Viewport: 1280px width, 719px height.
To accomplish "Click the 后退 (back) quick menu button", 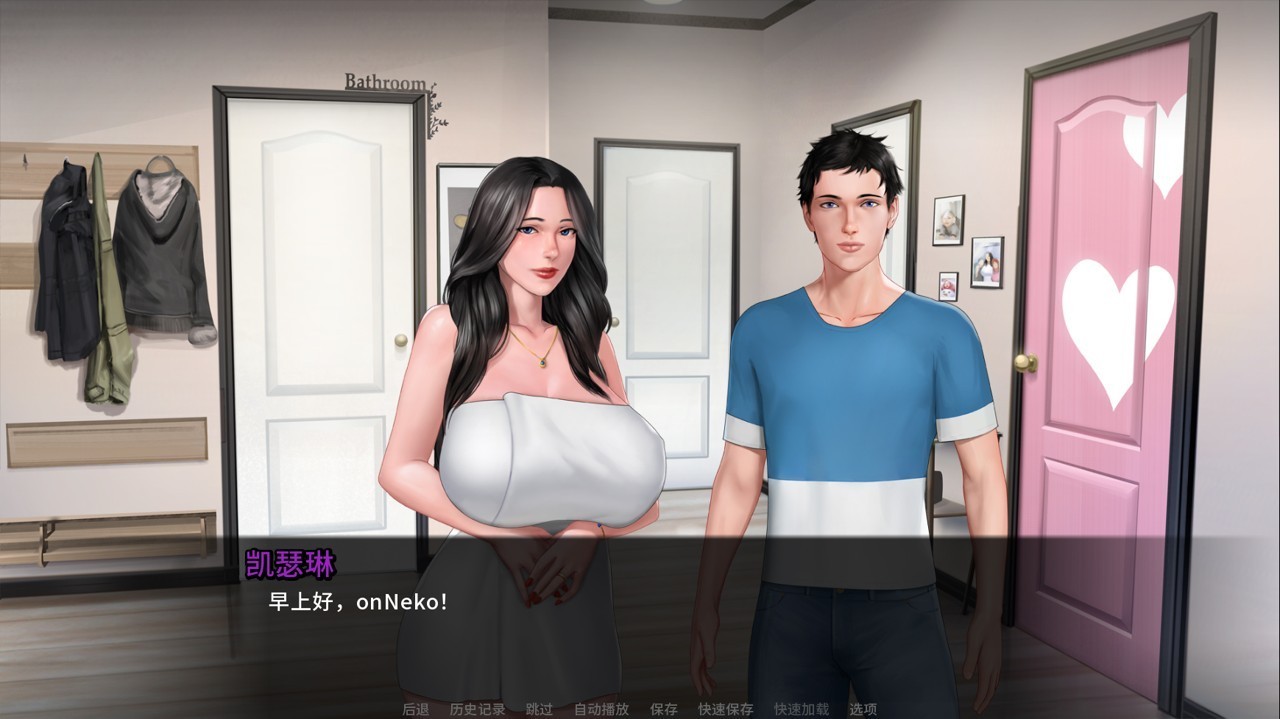I will point(415,709).
